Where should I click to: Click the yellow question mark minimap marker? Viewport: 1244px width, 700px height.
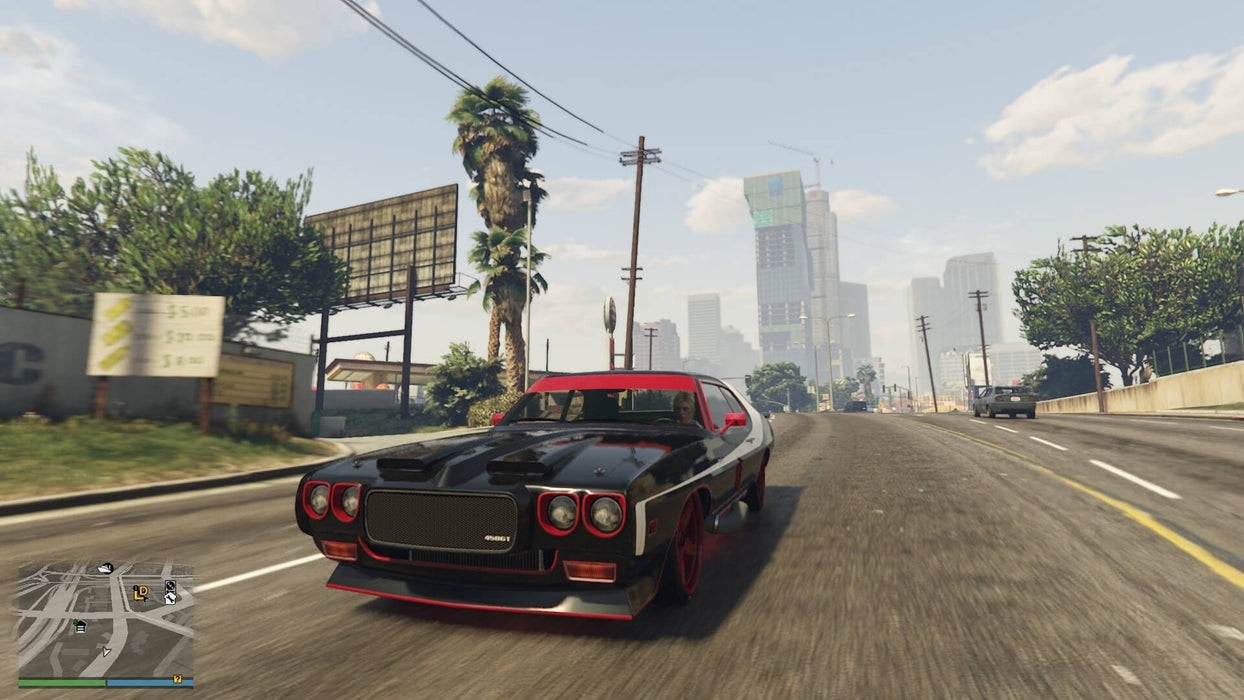177,679
